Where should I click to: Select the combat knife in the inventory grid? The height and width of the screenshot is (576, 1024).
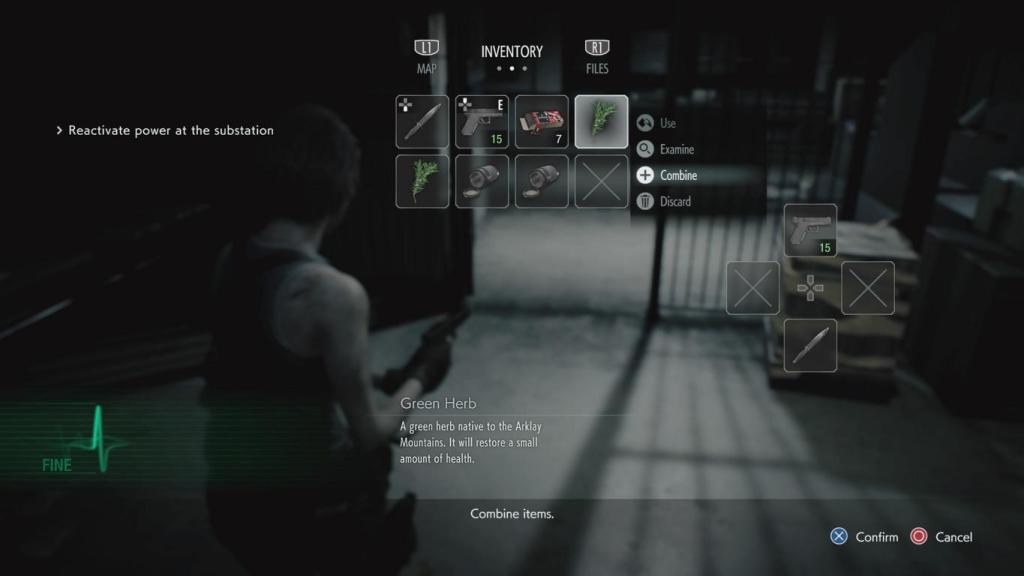coord(422,122)
